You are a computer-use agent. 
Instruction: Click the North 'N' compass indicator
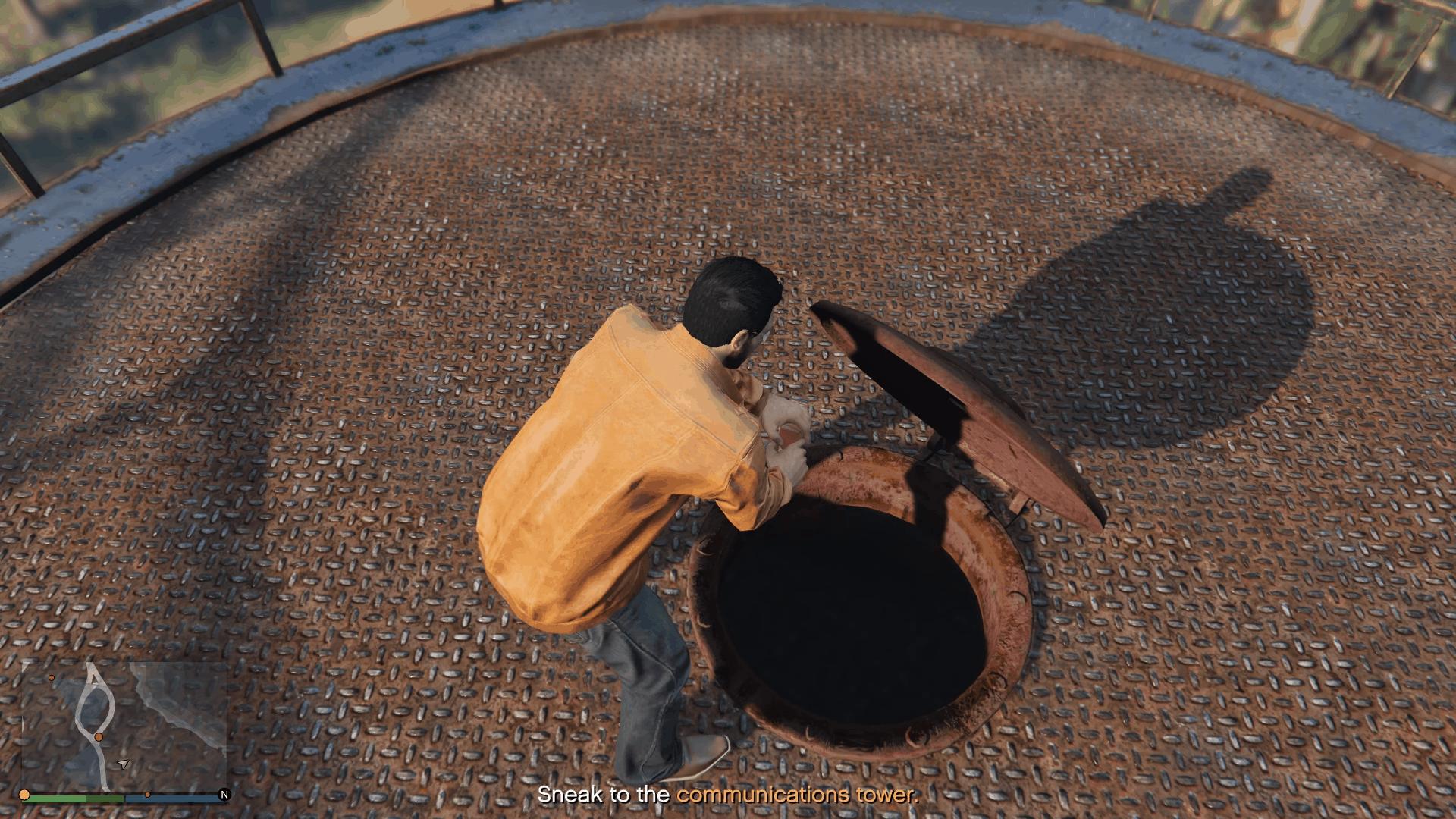[225, 795]
